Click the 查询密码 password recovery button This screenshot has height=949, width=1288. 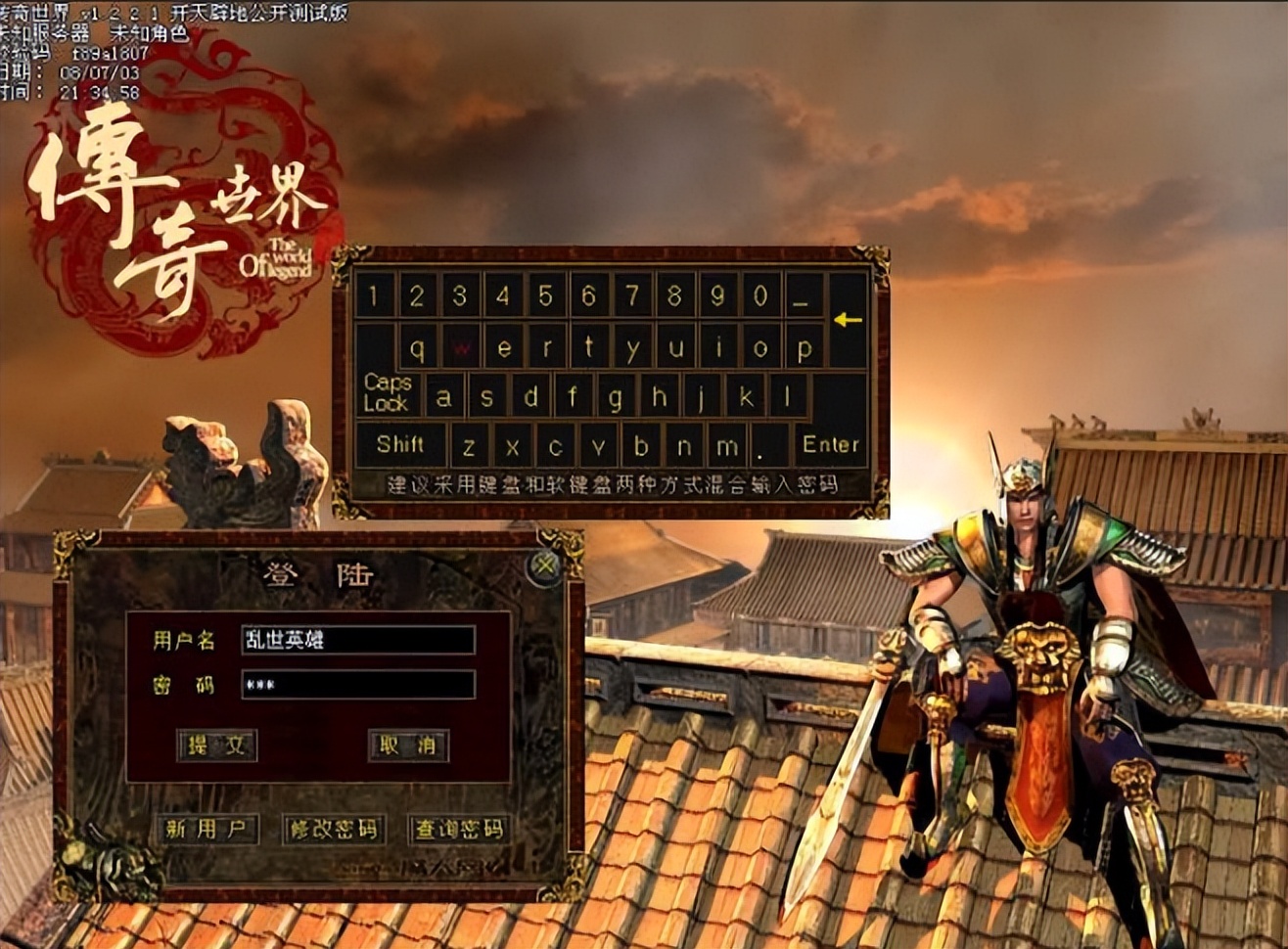(459, 829)
